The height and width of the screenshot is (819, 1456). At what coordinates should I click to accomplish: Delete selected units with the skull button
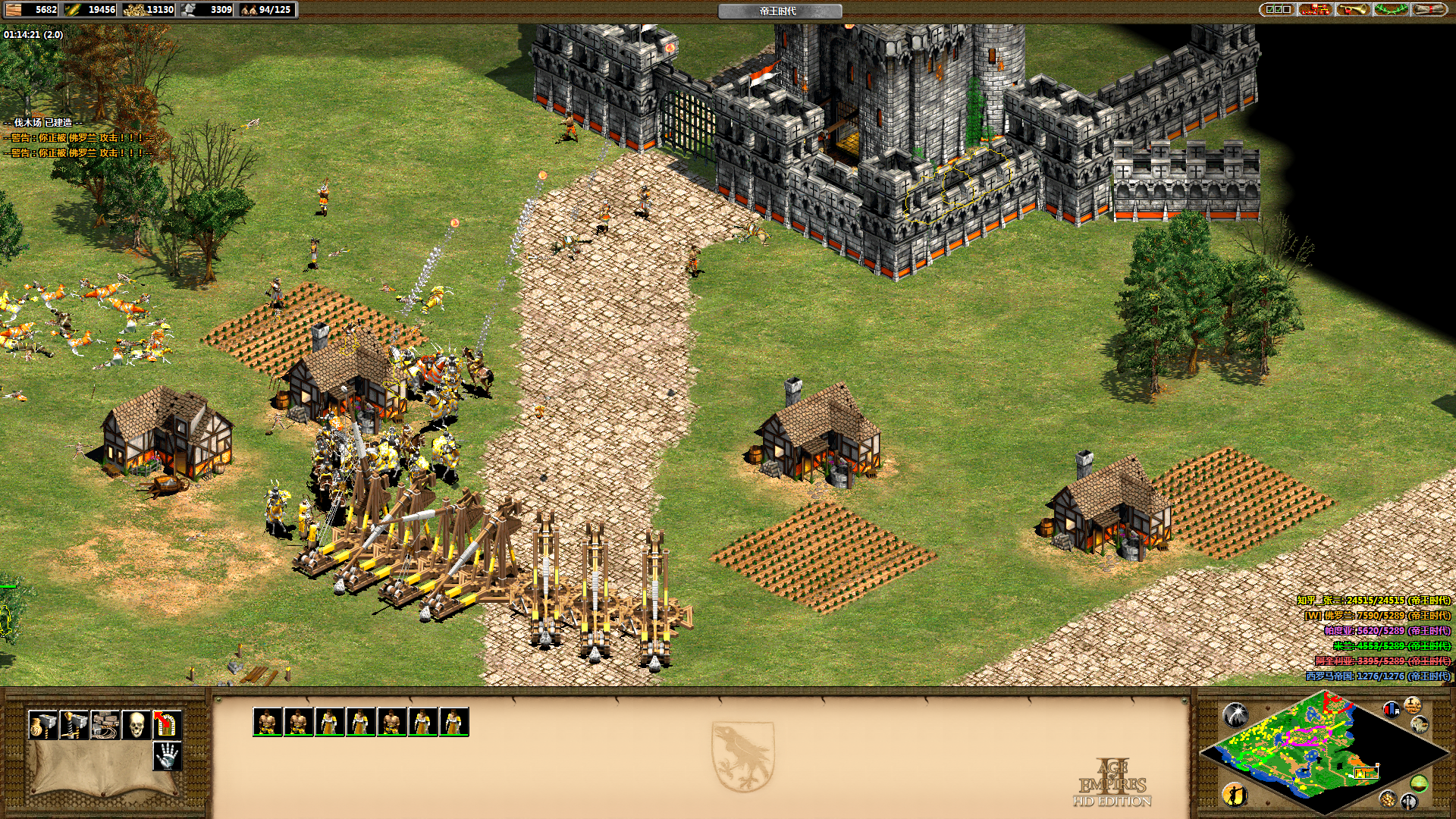click(x=136, y=725)
